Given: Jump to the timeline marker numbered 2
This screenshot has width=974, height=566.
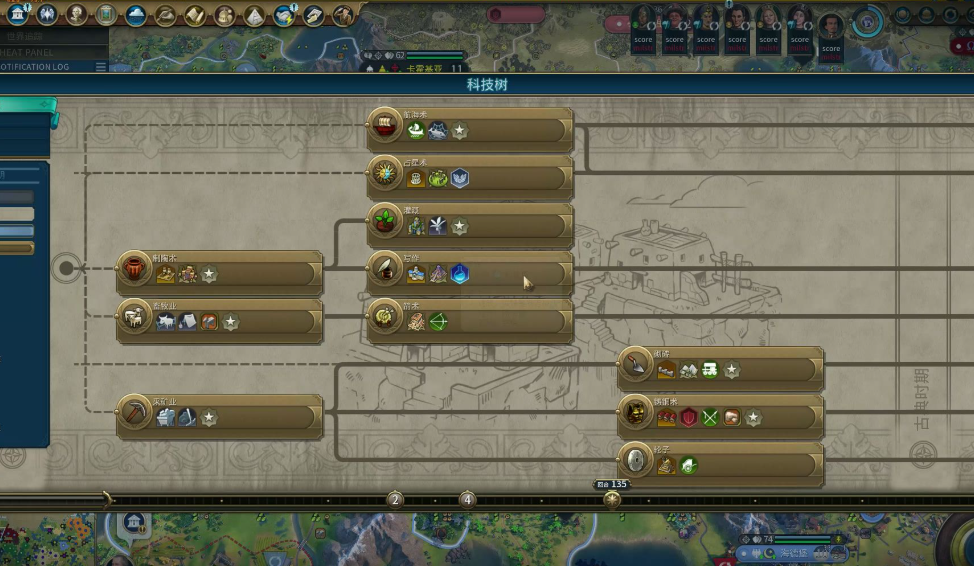Looking at the screenshot, I should click(x=395, y=499).
